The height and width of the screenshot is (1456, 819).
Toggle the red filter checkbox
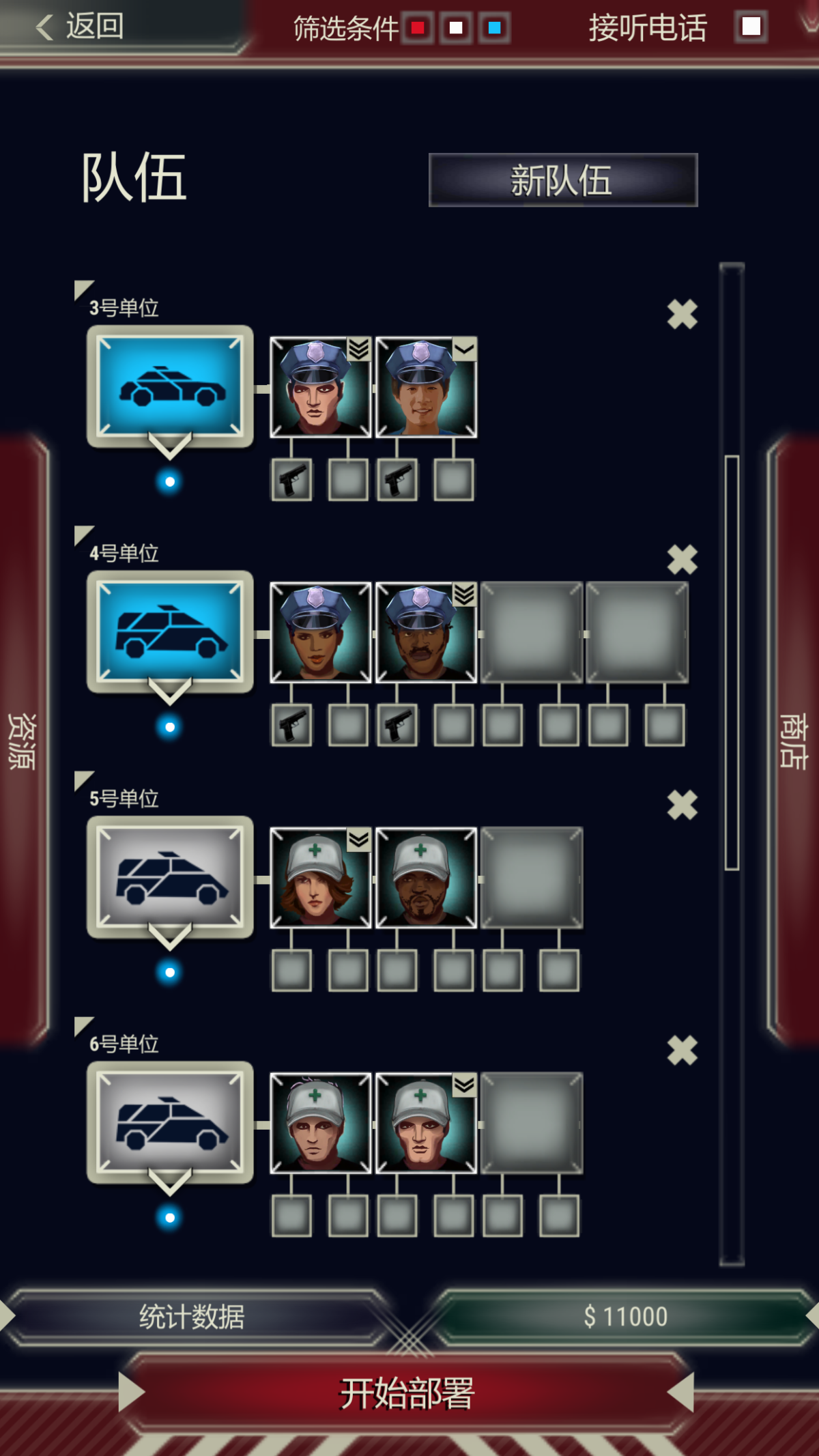[x=418, y=28]
